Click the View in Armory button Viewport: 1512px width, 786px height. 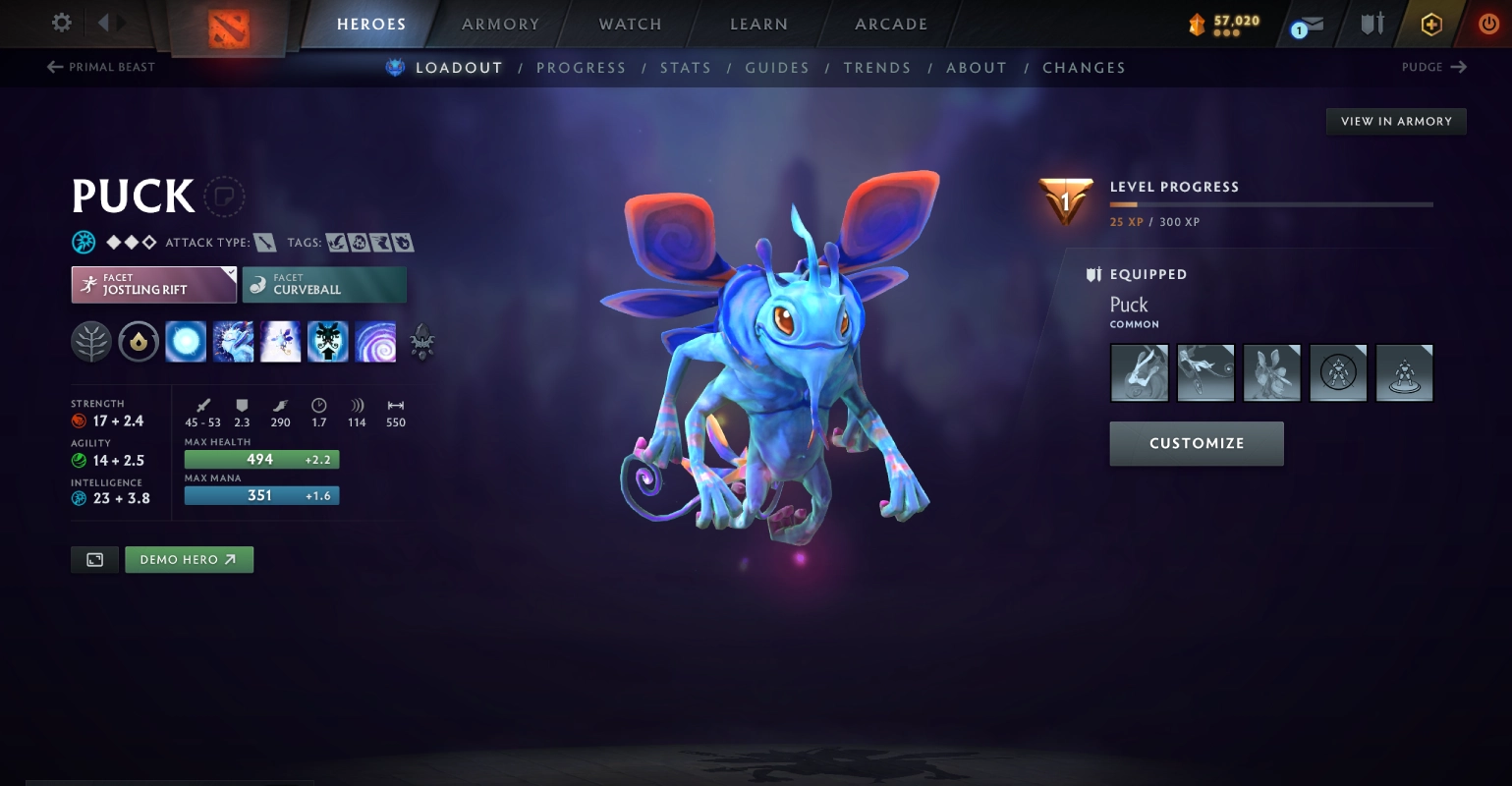pyautogui.click(x=1395, y=121)
